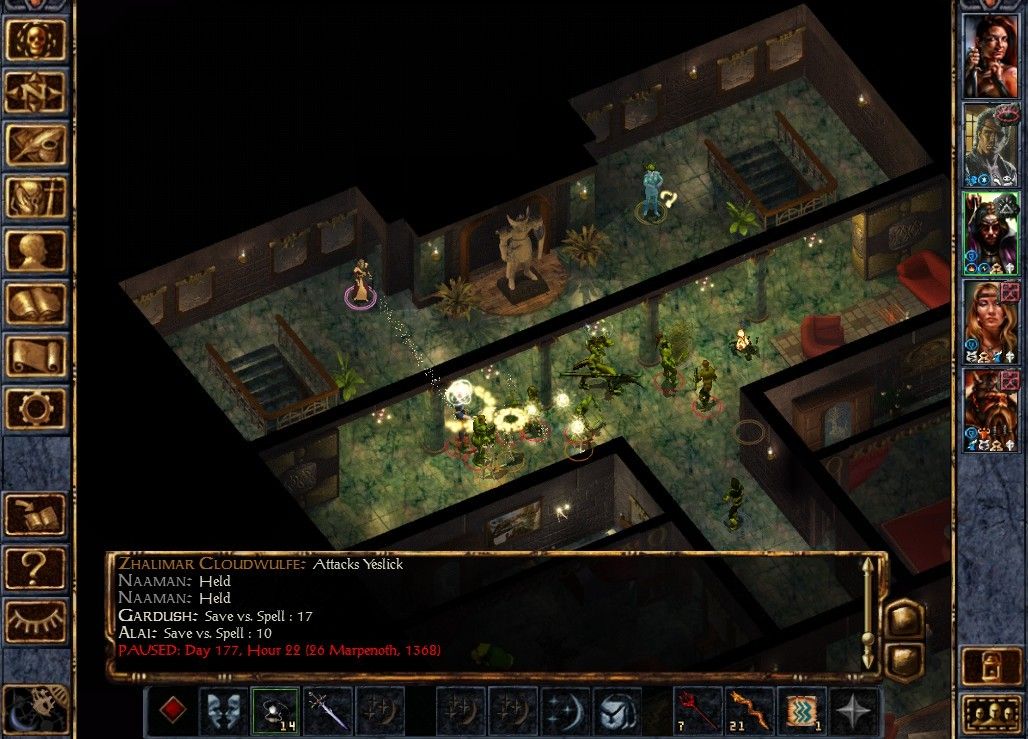The width and height of the screenshot is (1028, 739).
Task: Toggle party AI lock button
Action: 990,667
